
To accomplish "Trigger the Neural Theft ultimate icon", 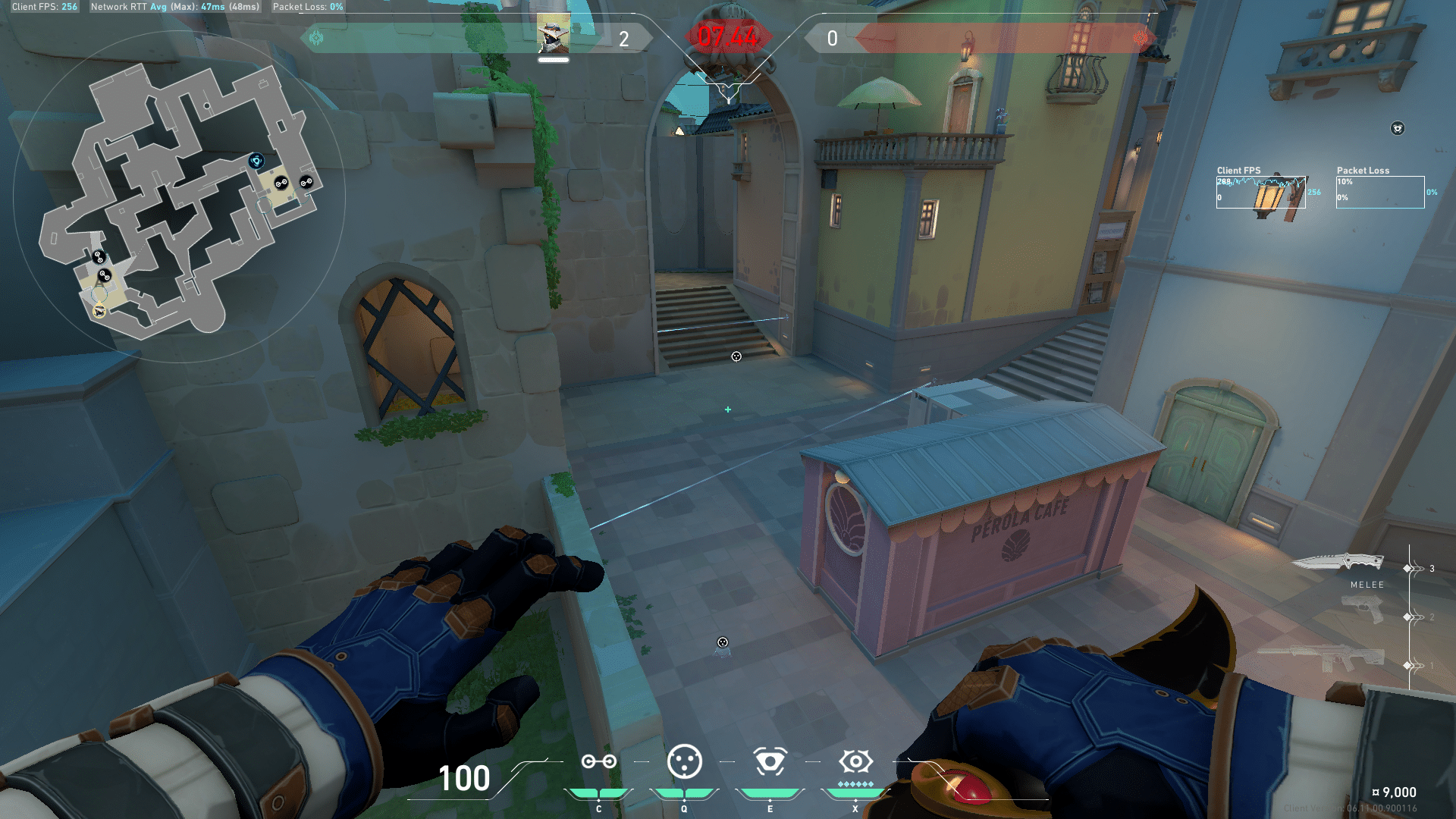I will click(x=855, y=761).
